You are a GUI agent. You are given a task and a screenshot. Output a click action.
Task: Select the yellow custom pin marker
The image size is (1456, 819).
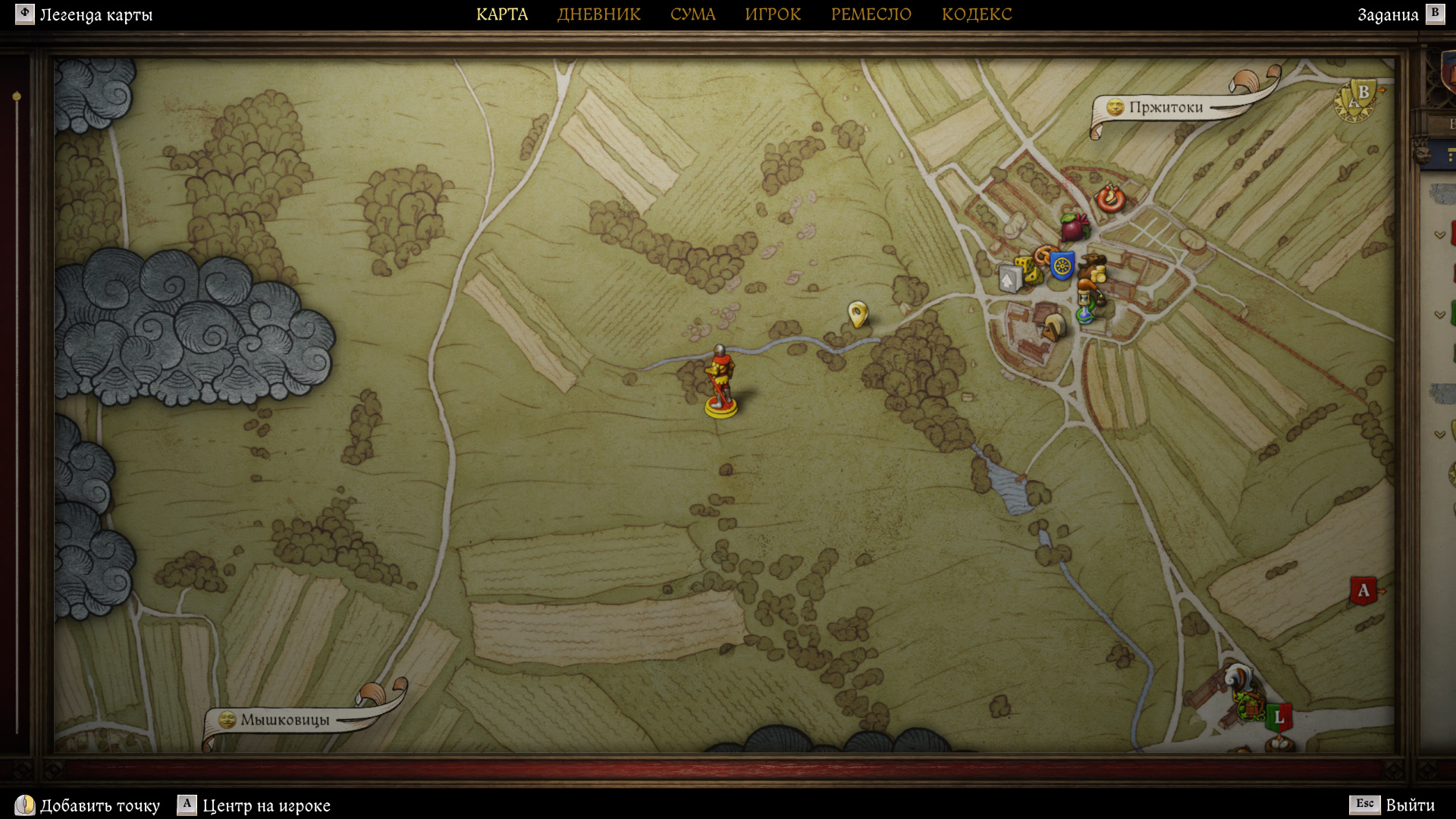857,312
